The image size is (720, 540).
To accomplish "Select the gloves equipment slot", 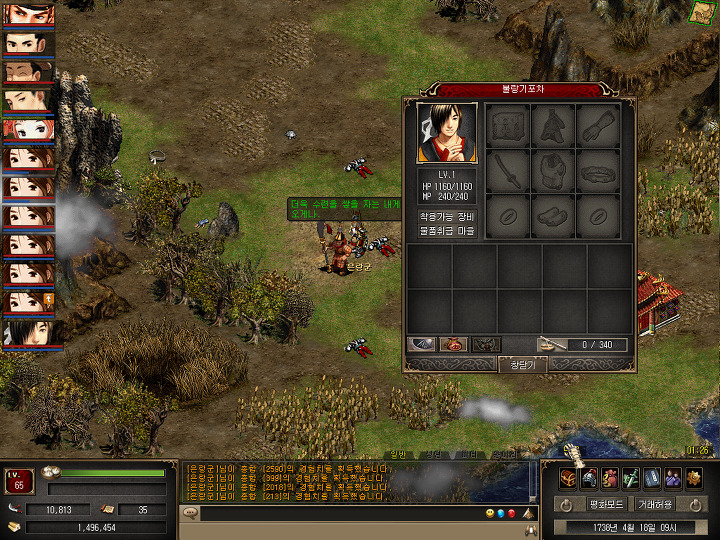I will tap(598, 126).
